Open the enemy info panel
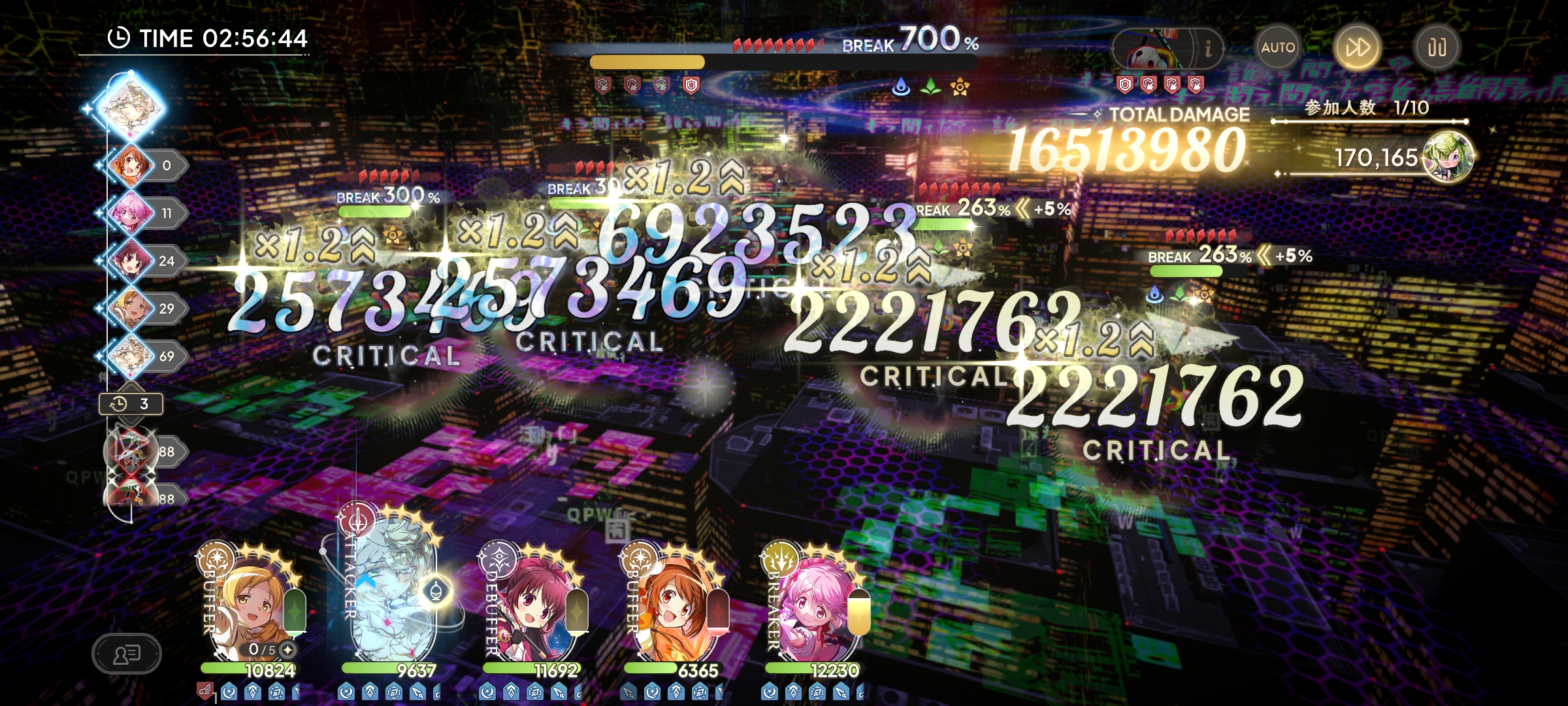The image size is (1568, 706). pyautogui.click(x=1207, y=48)
